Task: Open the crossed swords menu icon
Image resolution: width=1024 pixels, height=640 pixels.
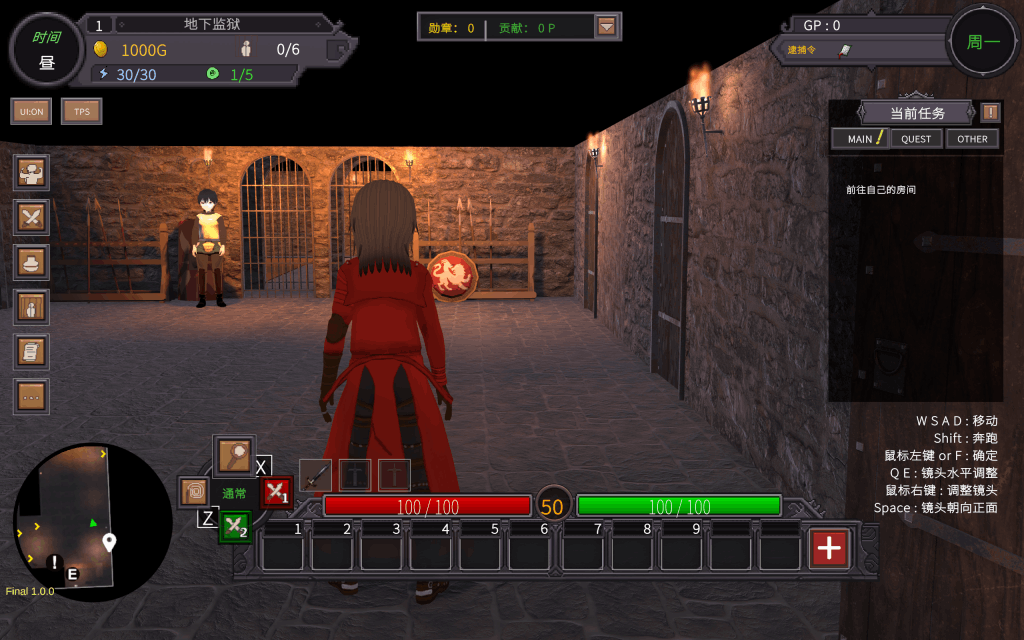Action: tap(32, 216)
